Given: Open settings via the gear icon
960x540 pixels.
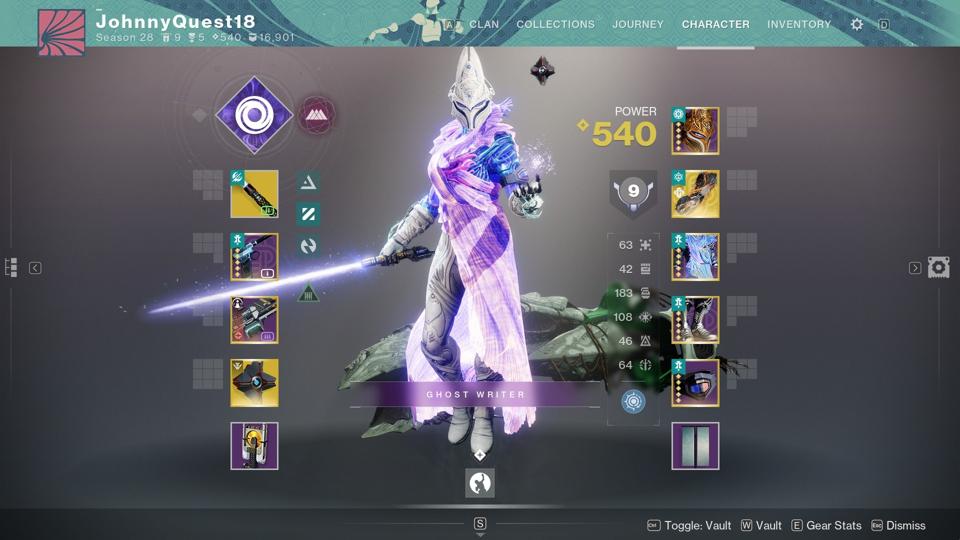Looking at the screenshot, I should tap(857, 24).
